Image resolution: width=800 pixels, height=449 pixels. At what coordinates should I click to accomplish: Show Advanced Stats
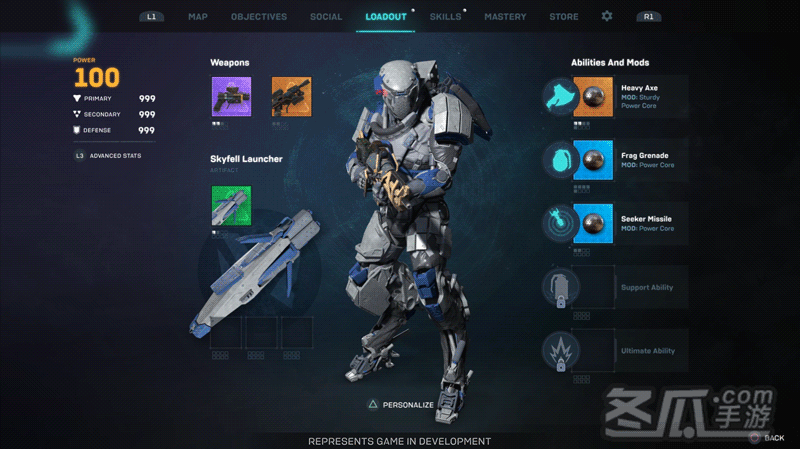tap(112, 156)
